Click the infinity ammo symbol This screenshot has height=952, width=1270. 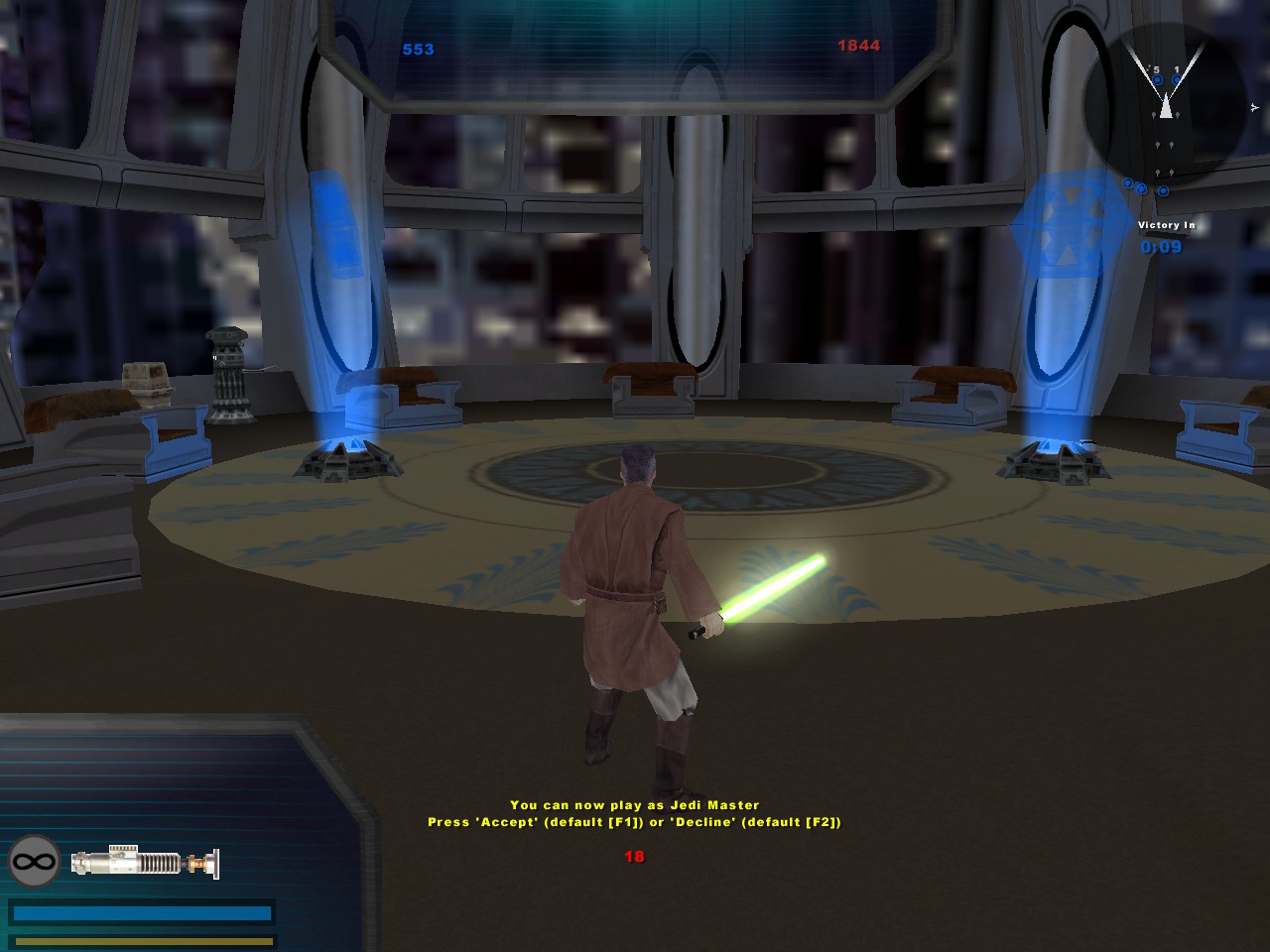click(35, 862)
